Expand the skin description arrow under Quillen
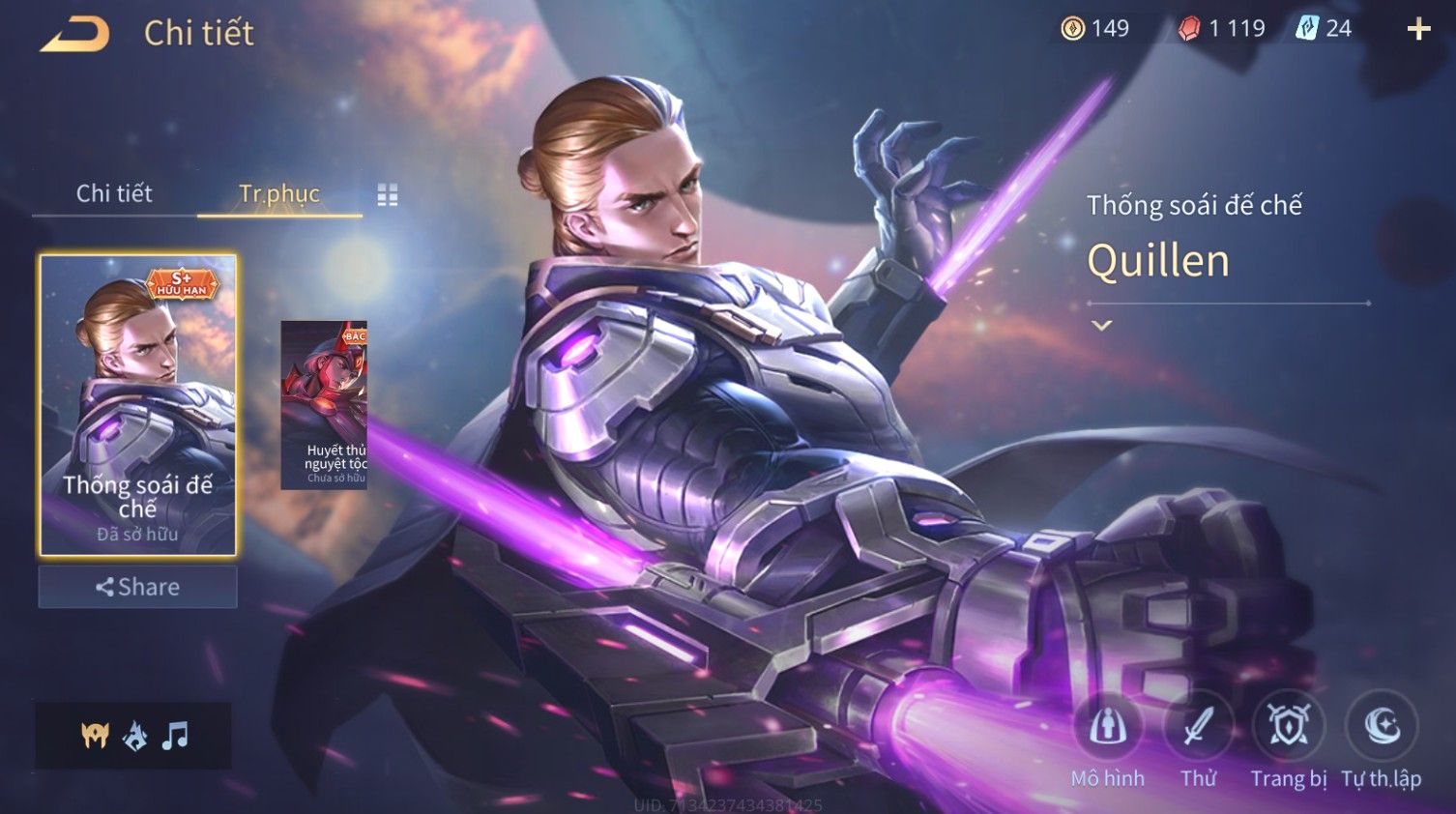This screenshot has width=1456, height=814. pyautogui.click(x=1101, y=326)
